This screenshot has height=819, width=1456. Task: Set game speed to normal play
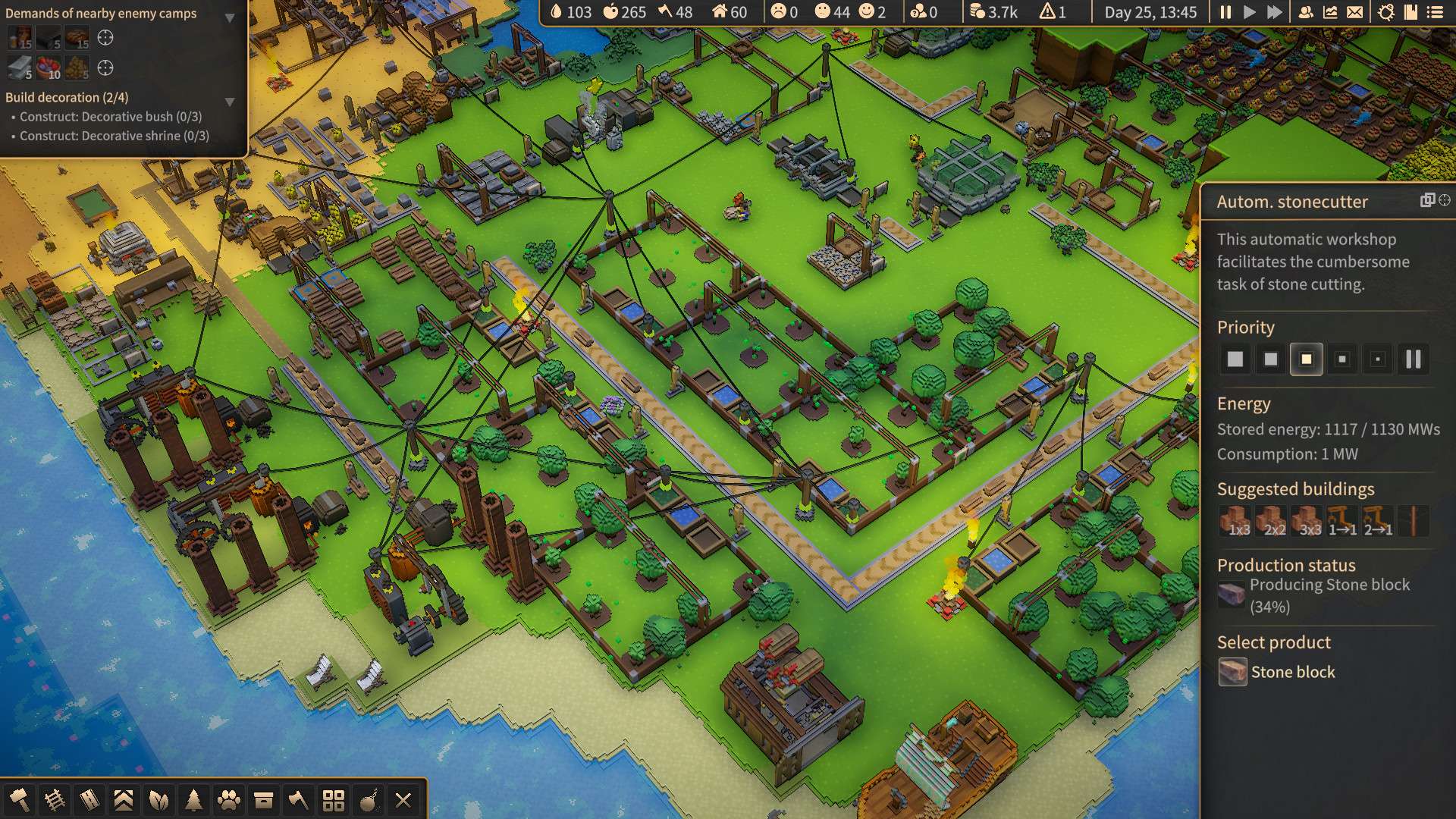click(1250, 12)
